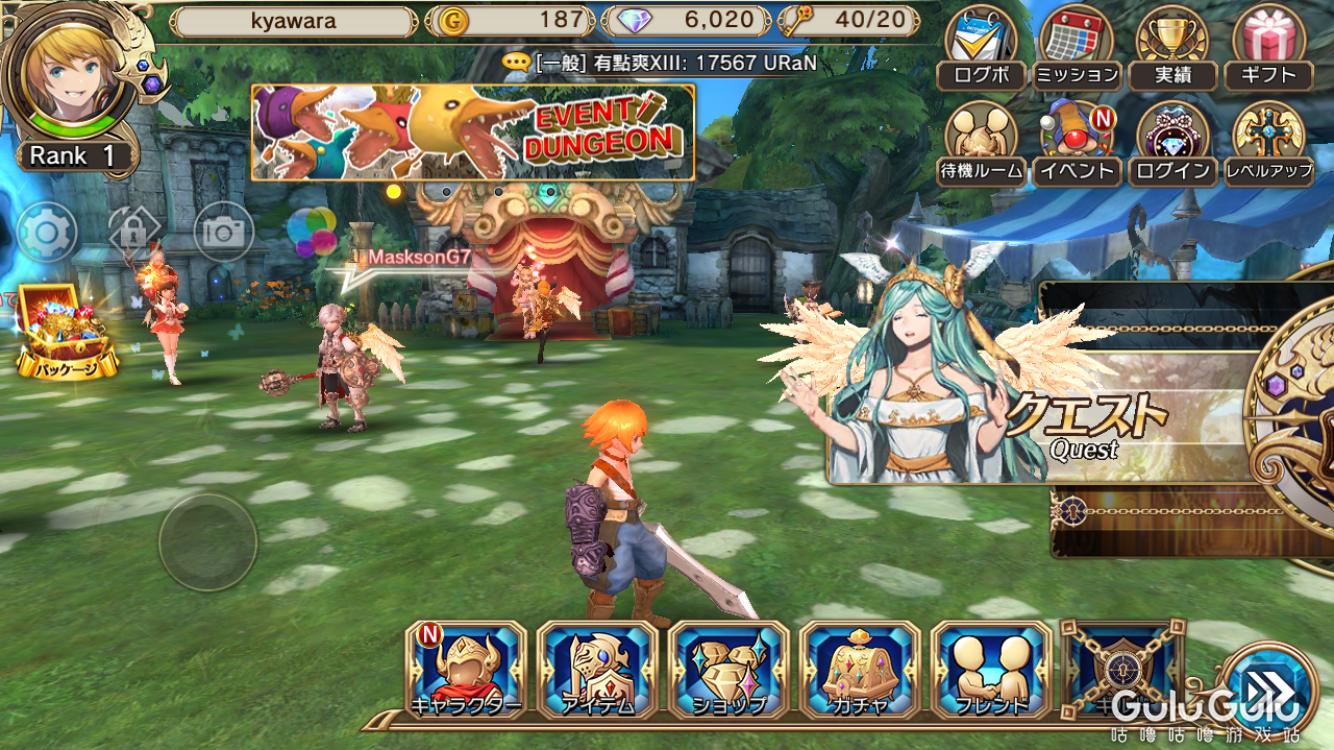Toggle the screen rotation lock icon
The image size is (1334, 750).
135,233
